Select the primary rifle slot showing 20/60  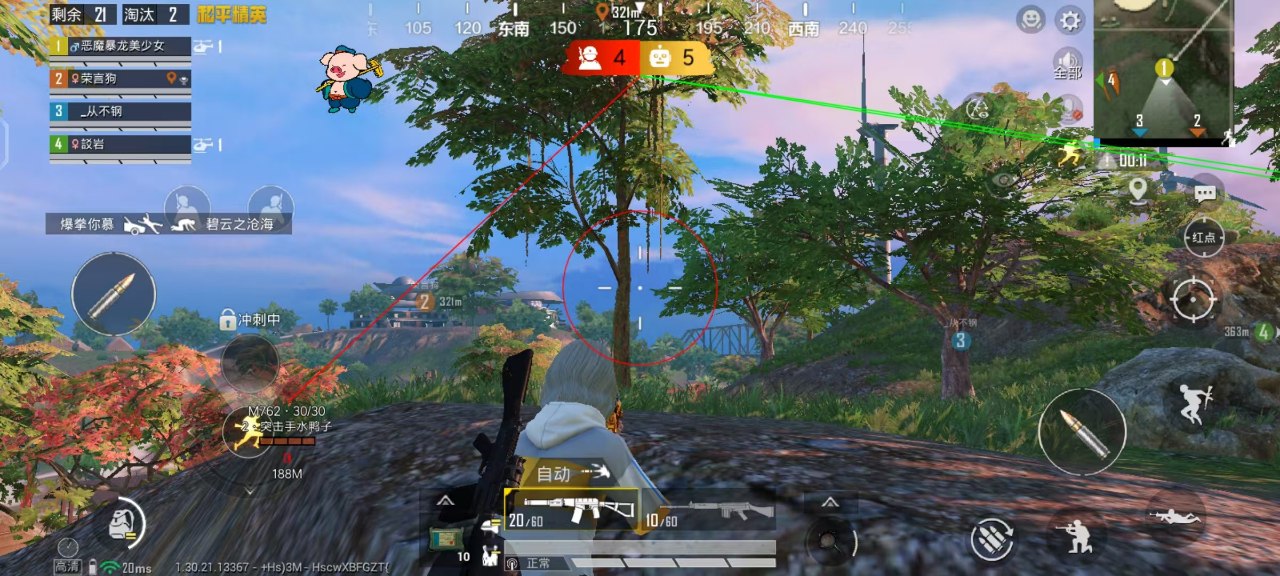[571, 510]
